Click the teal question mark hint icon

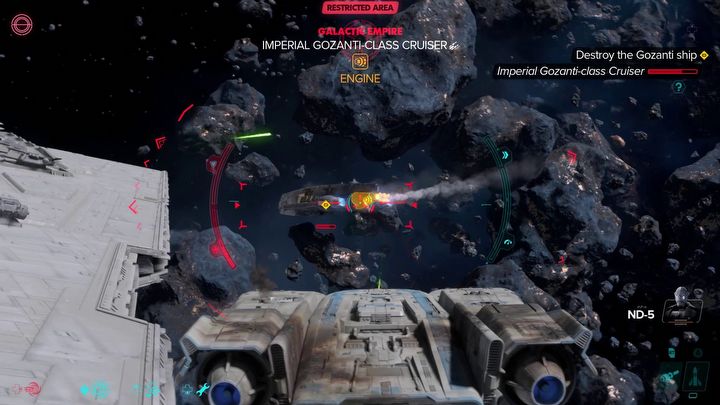[678, 87]
